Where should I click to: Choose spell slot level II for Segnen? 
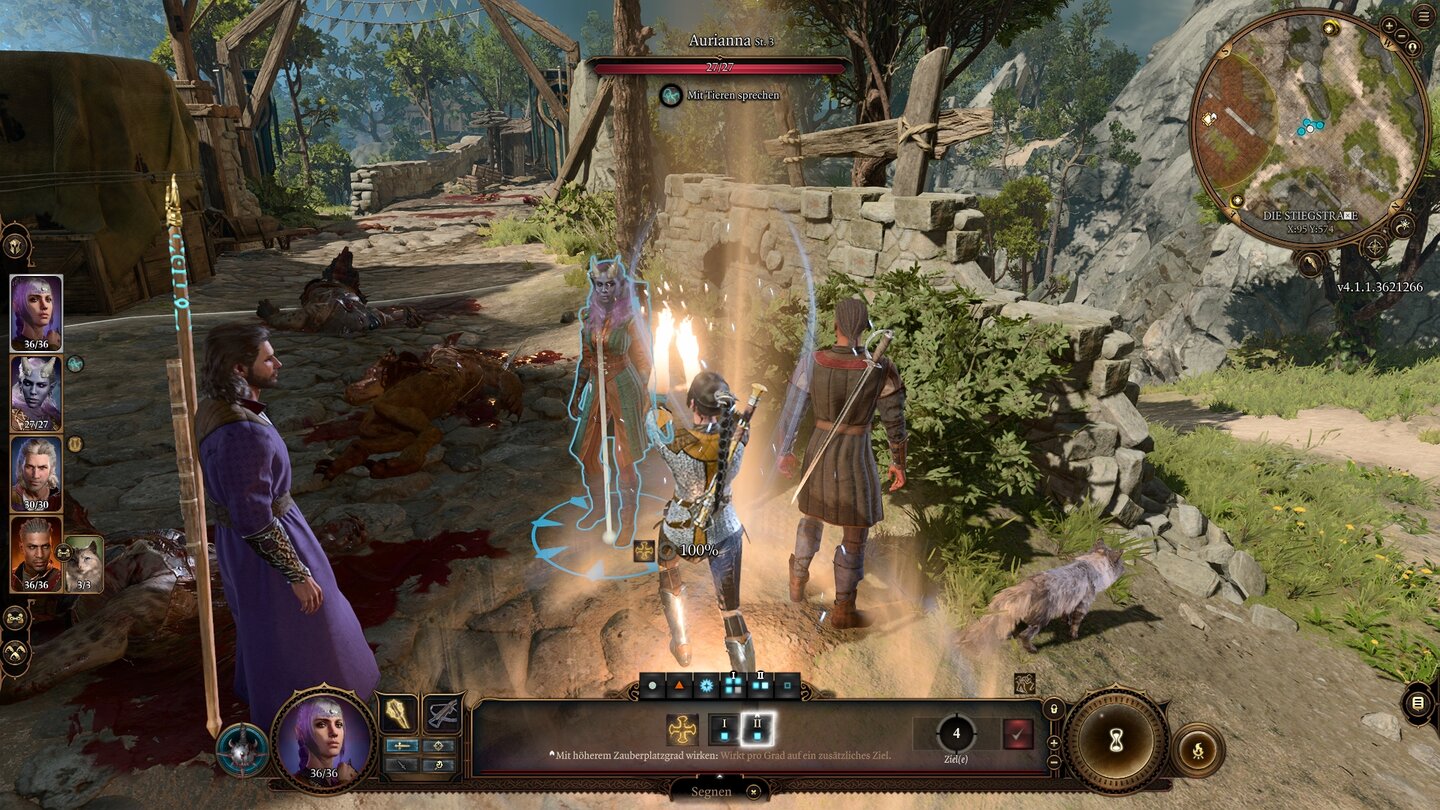[x=759, y=730]
